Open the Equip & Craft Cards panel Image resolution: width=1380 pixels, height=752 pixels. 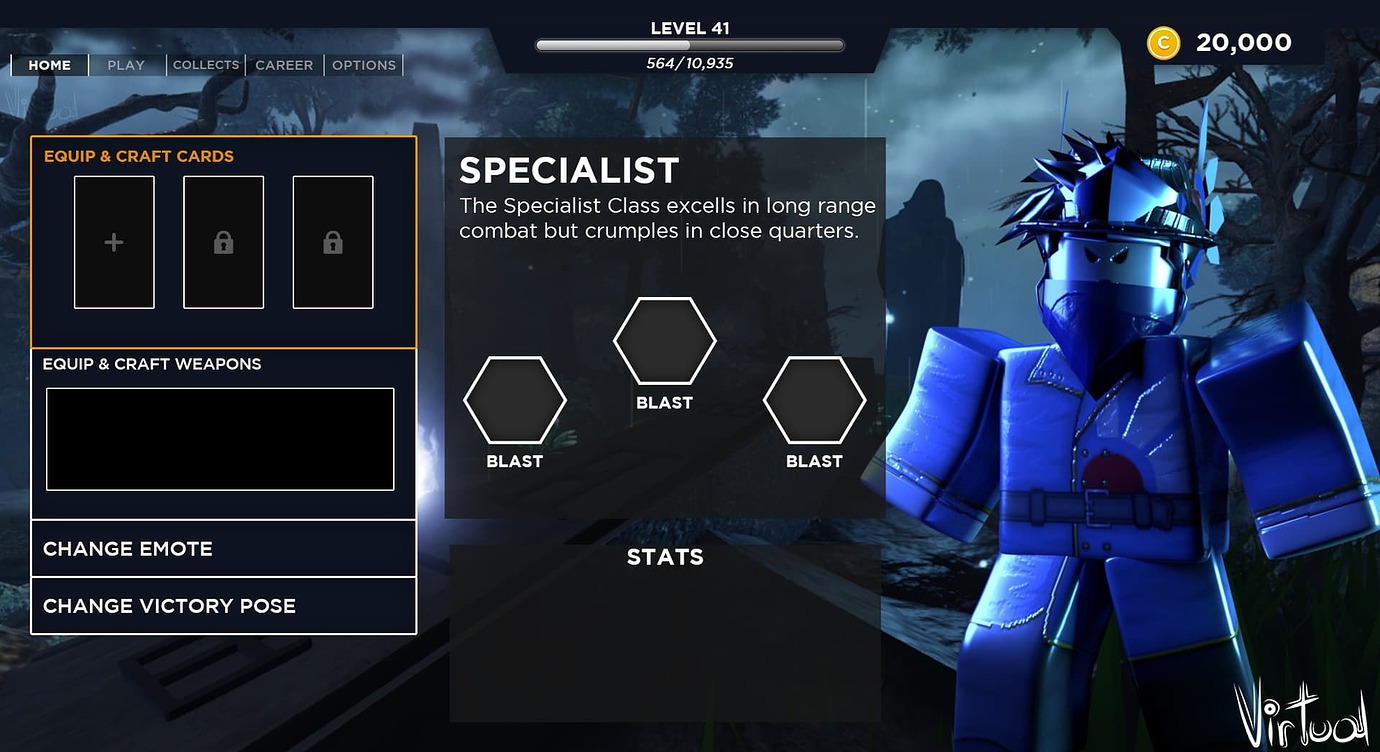137,156
